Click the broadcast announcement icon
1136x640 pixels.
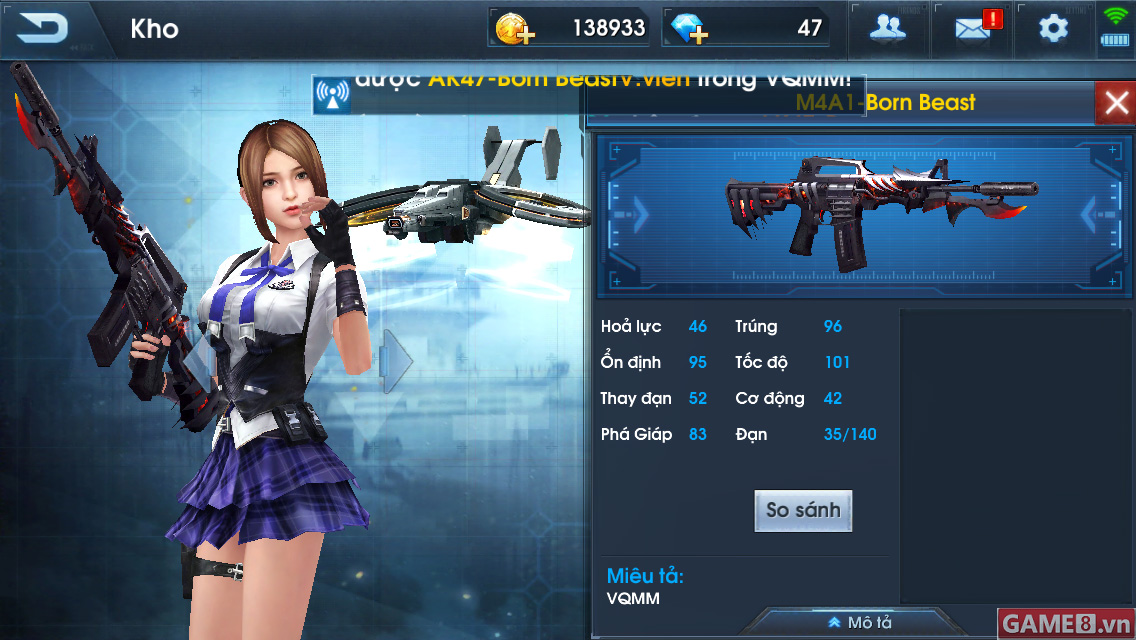pos(331,94)
